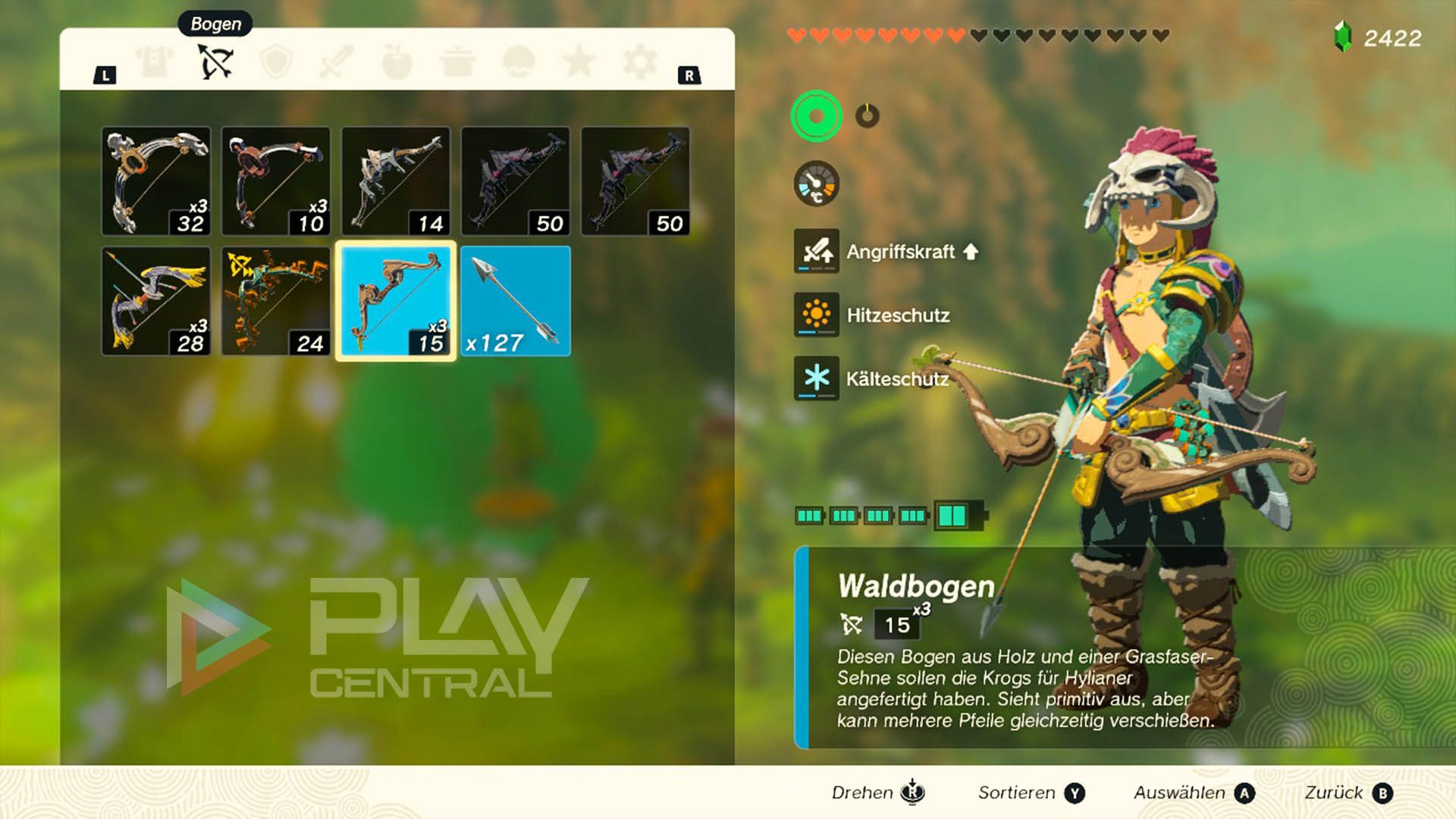Switch to the apple materials tab
Screen dimensions: 1456x819
[x=397, y=61]
